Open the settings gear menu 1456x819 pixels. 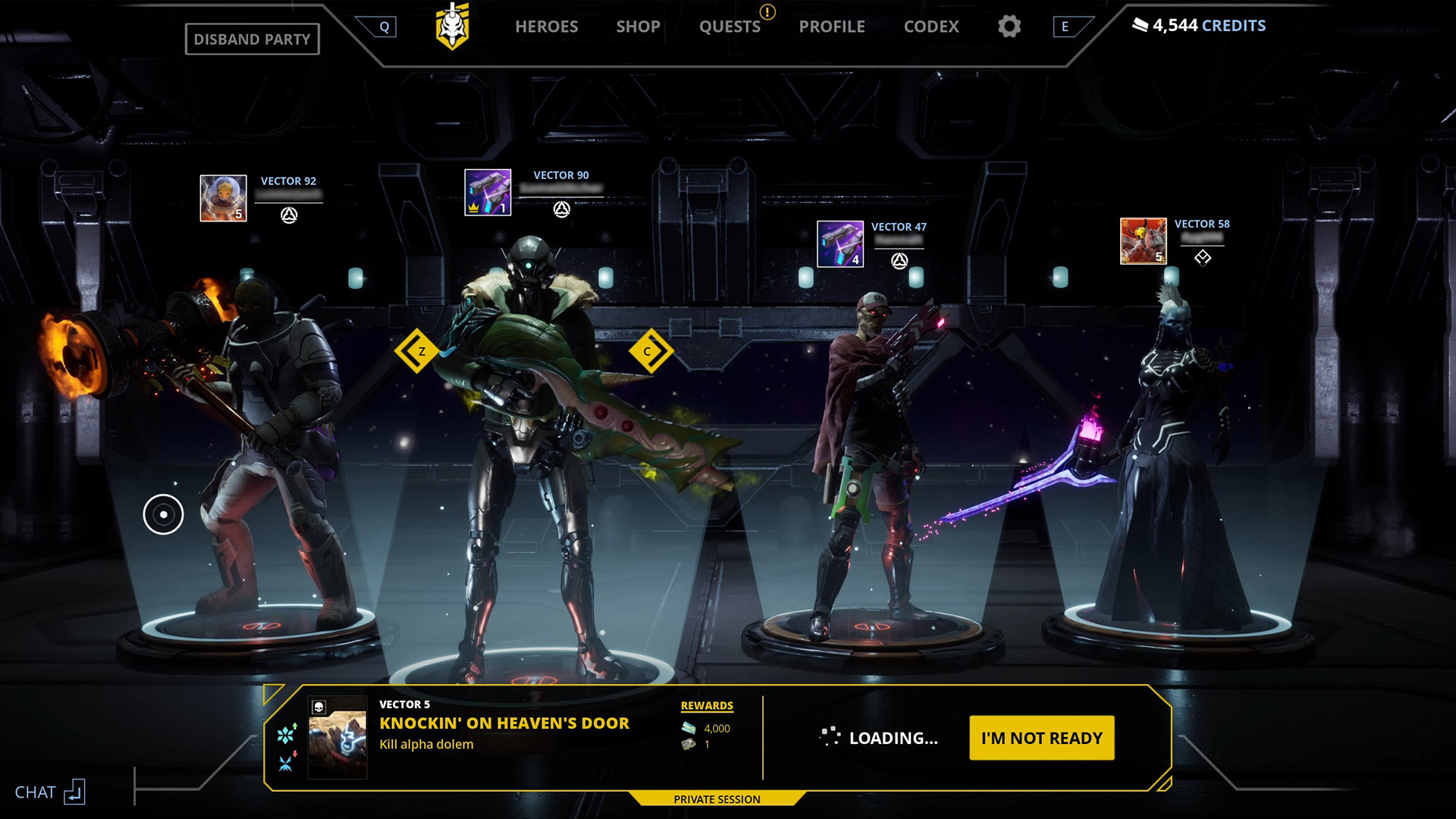point(1009,27)
